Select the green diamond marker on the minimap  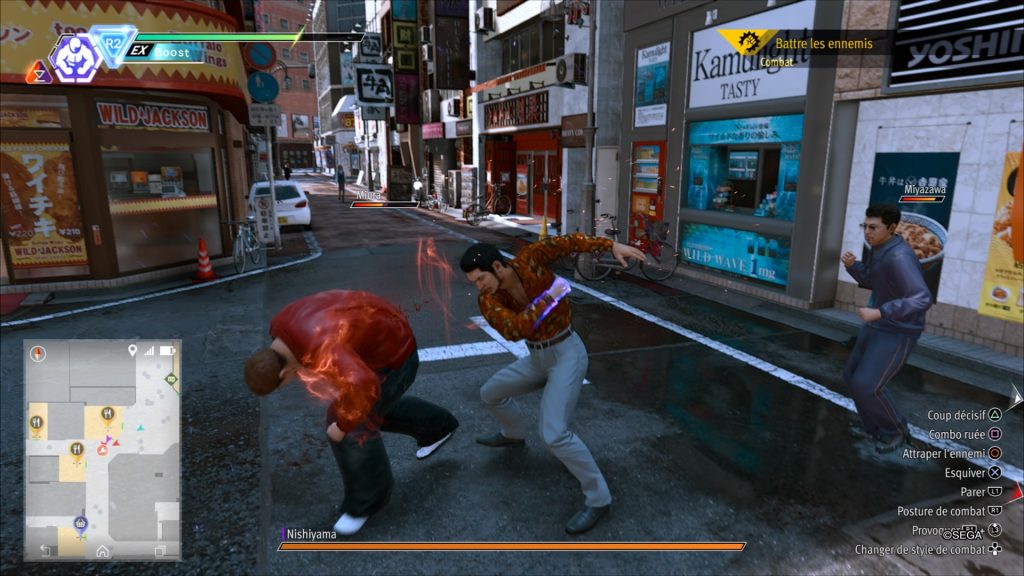tap(172, 379)
